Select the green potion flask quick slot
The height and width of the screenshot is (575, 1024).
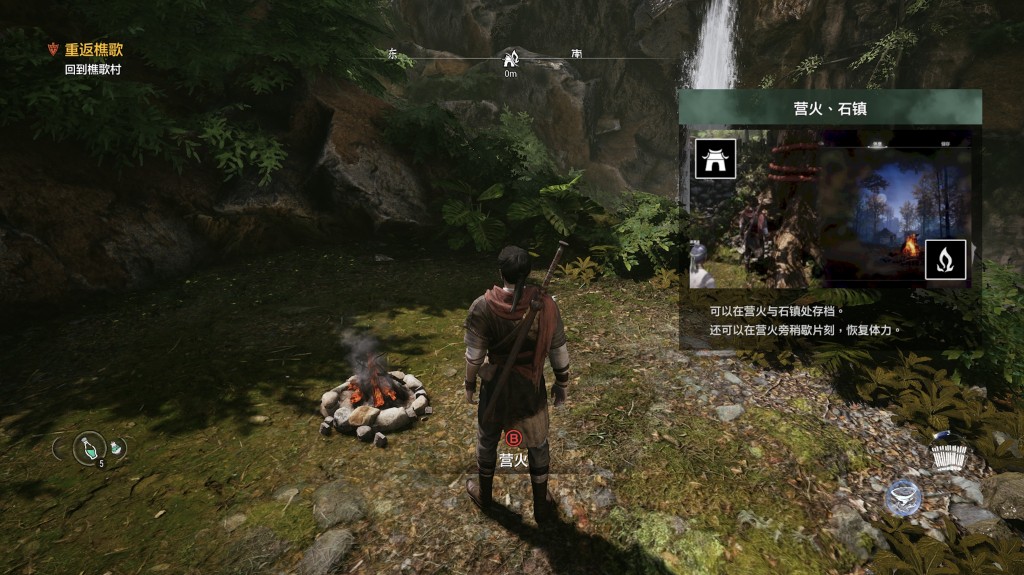(90, 449)
